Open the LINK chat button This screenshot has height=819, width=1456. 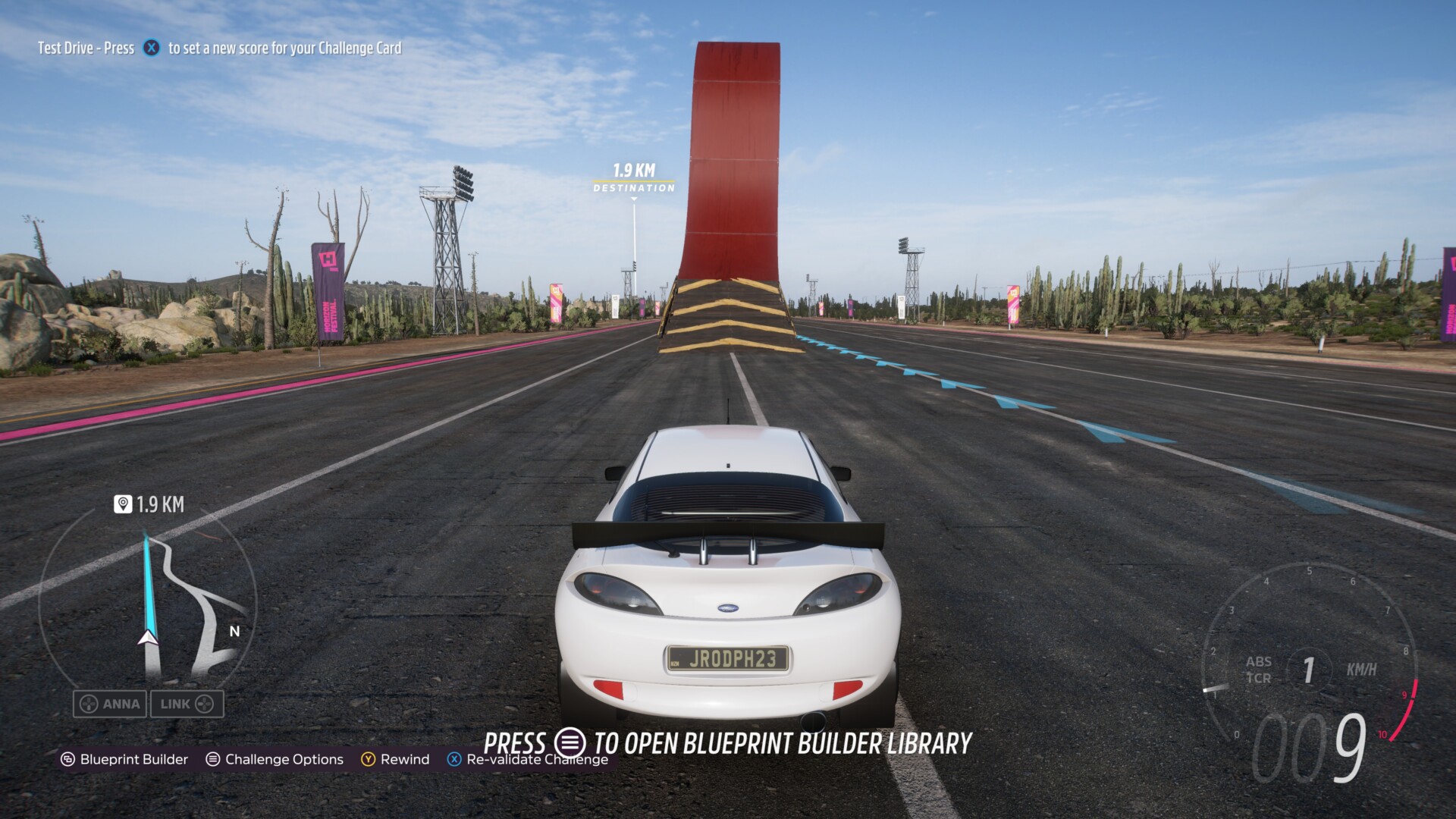pyautogui.click(x=187, y=704)
